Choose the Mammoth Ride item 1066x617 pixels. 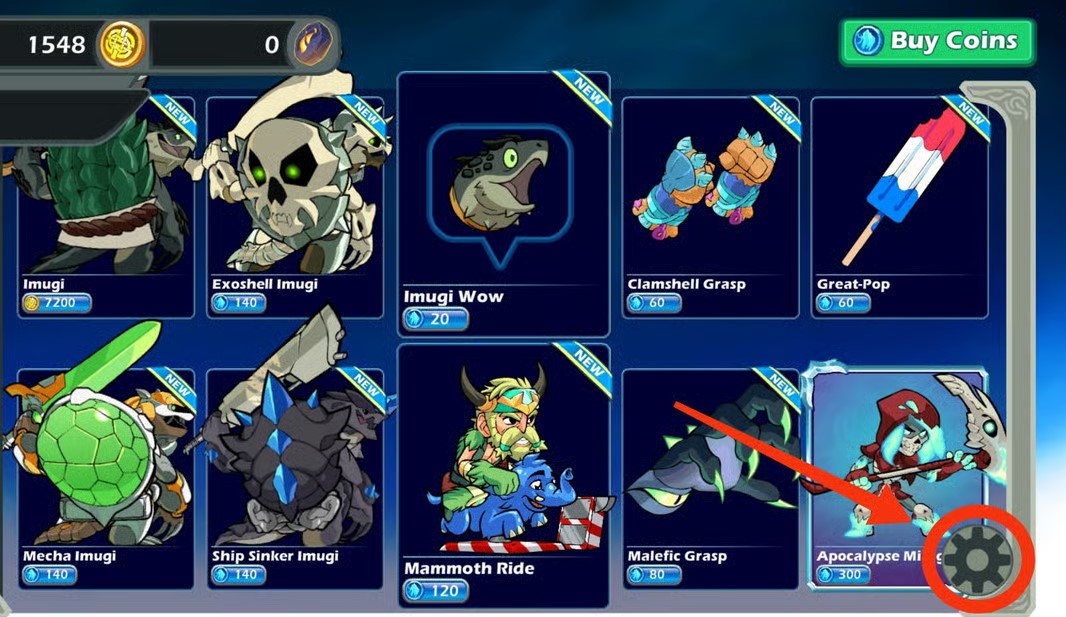pos(503,475)
